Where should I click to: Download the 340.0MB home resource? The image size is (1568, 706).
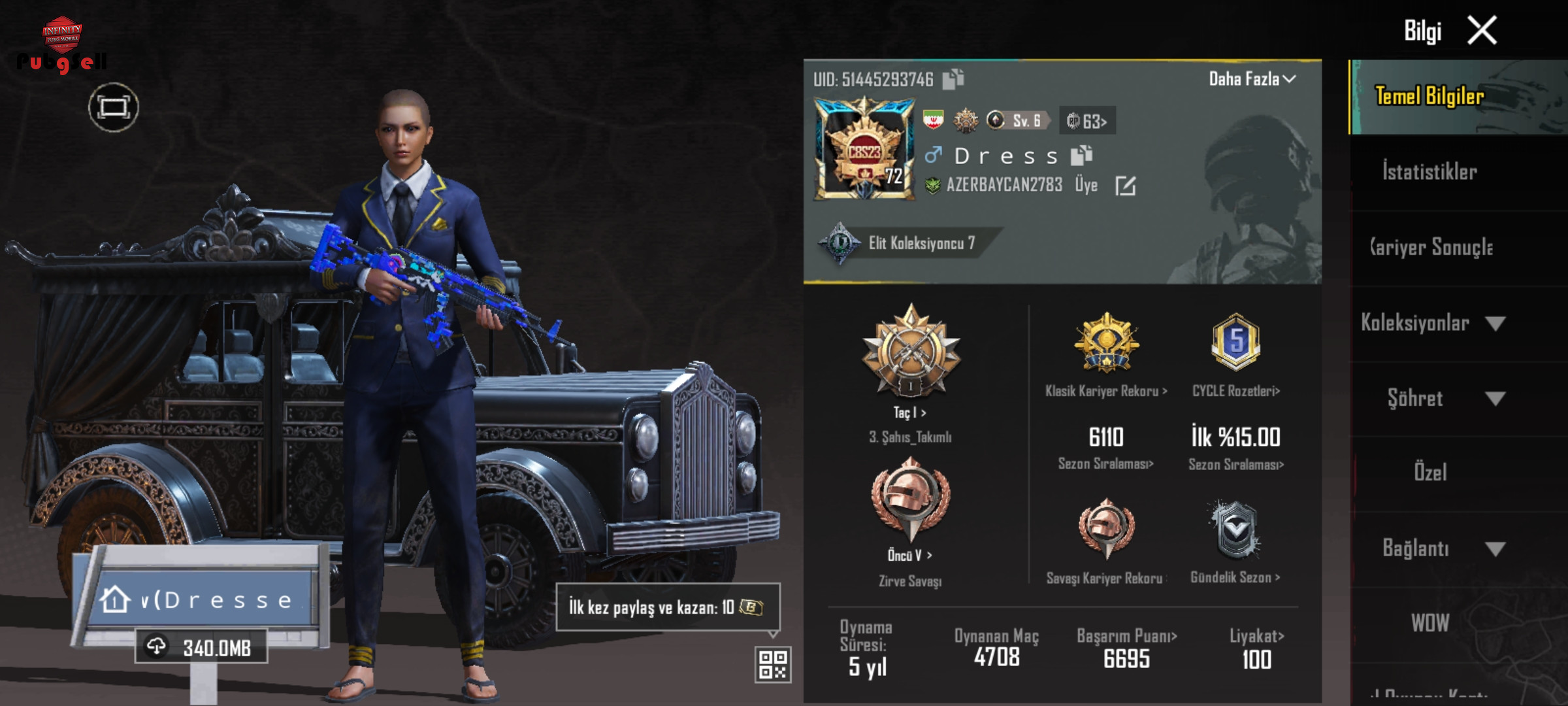tap(201, 647)
